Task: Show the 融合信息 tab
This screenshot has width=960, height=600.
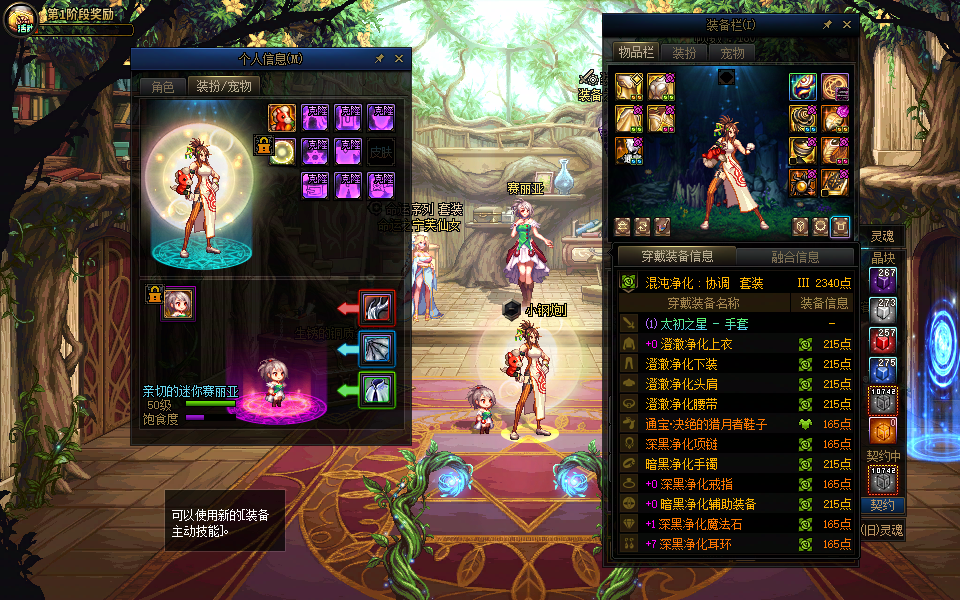Action: (795, 257)
